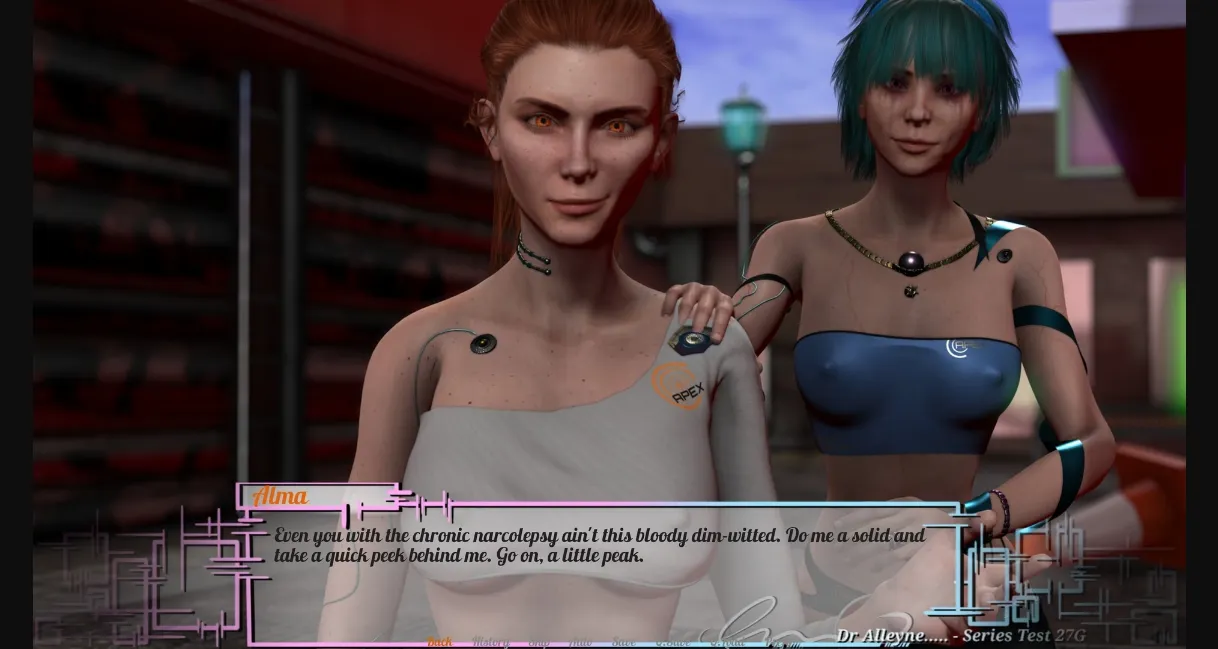Go Back in the quick menu
Image resolution: width=1218 pixels, height=649 pixels.
pos(440,642)
